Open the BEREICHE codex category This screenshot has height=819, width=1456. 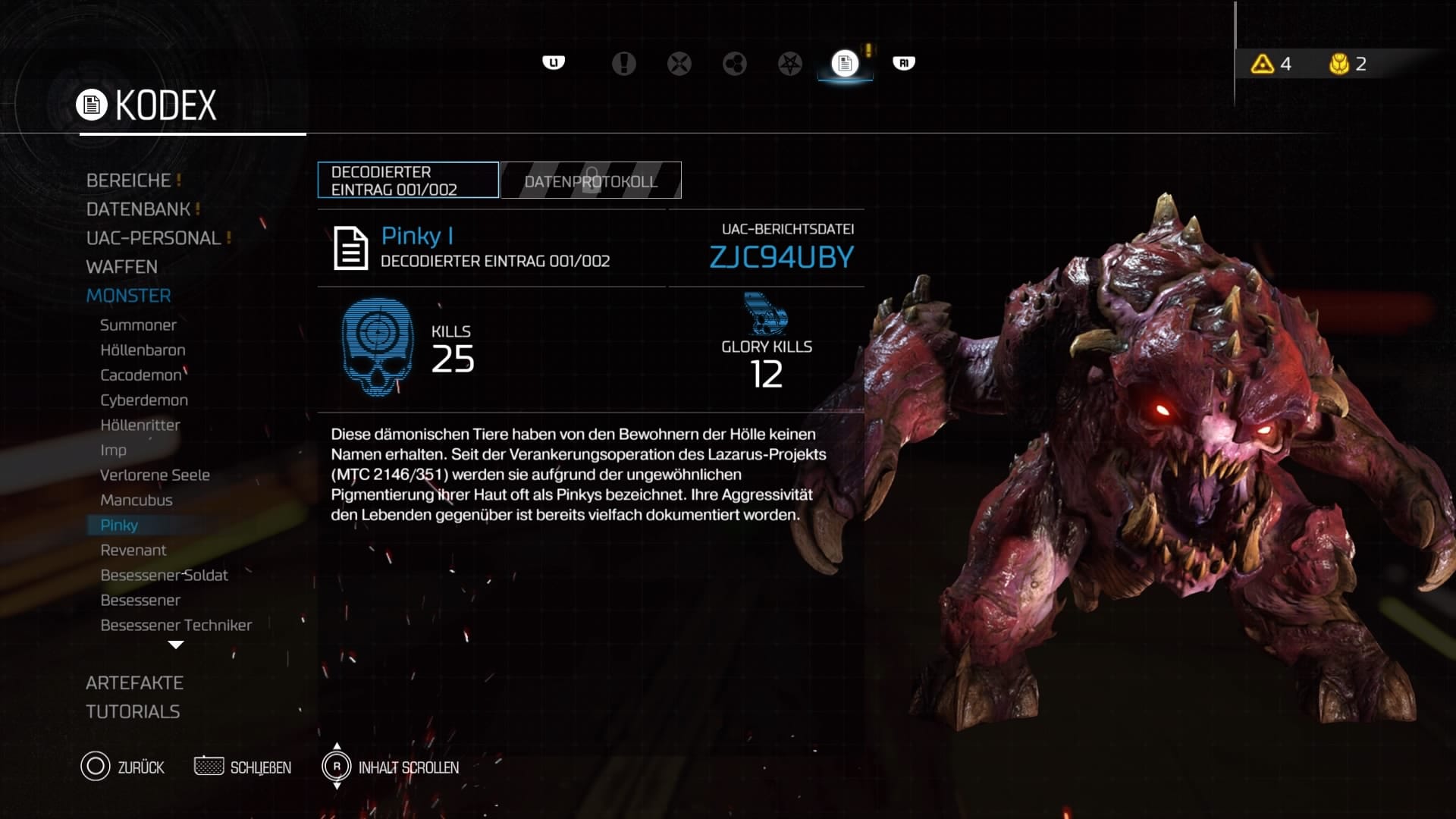coord(129,180)
